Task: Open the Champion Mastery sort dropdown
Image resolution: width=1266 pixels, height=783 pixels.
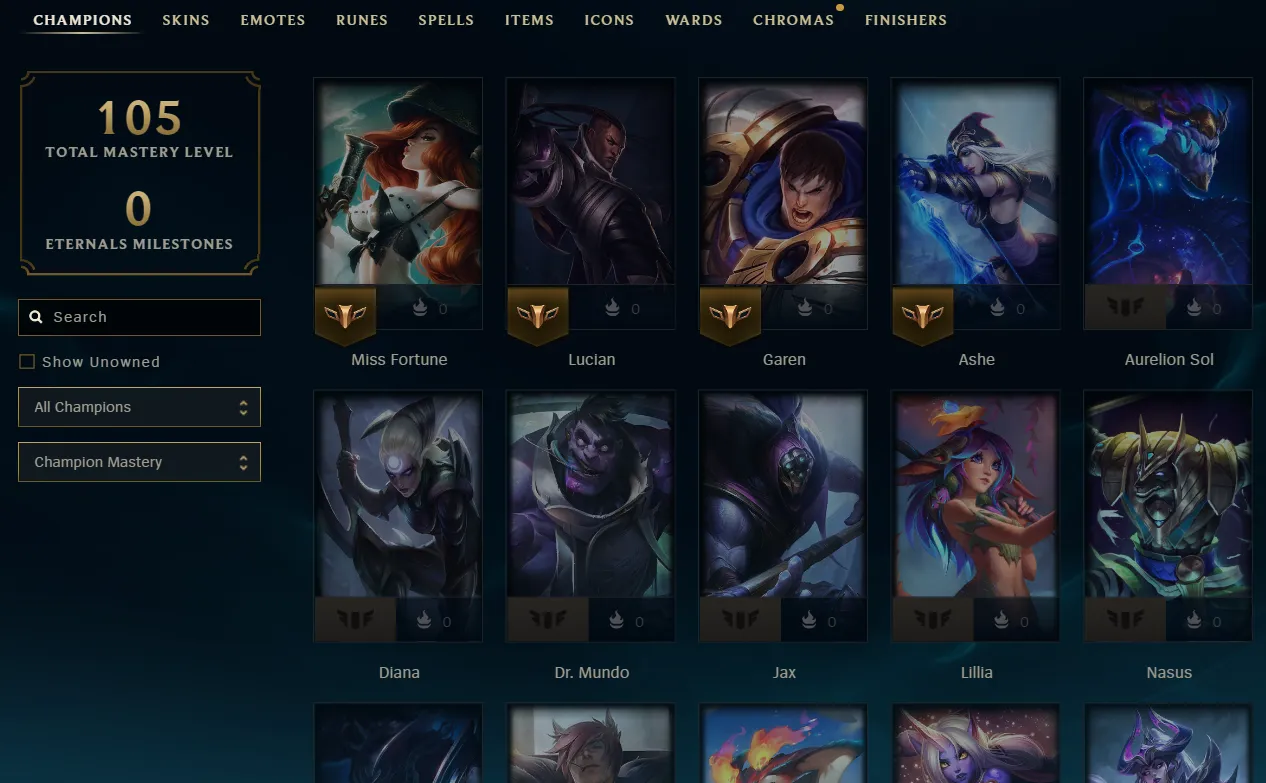Action: click(x=139, y=462)
